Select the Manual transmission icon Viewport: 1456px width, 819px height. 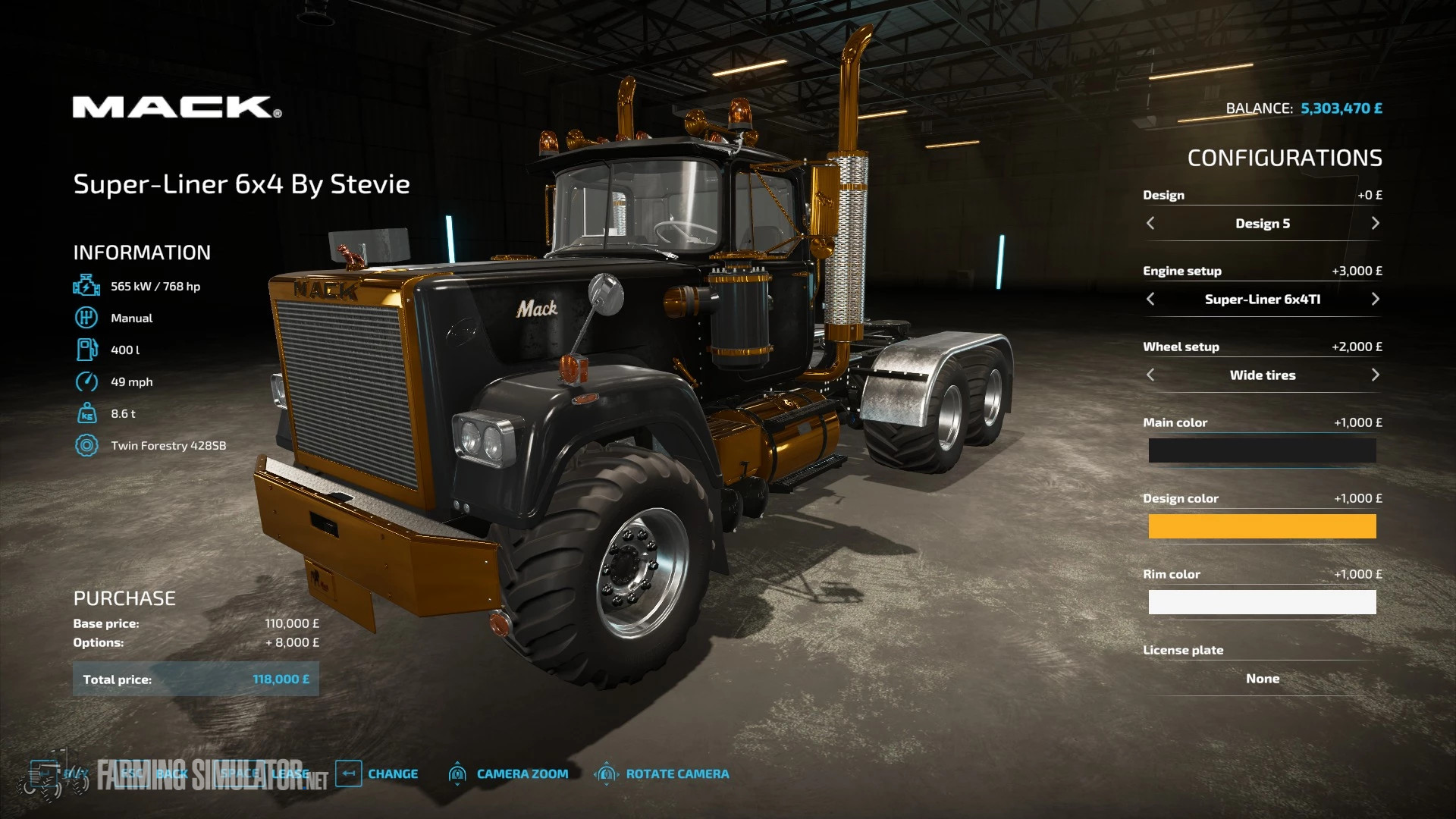click(87, 318)
